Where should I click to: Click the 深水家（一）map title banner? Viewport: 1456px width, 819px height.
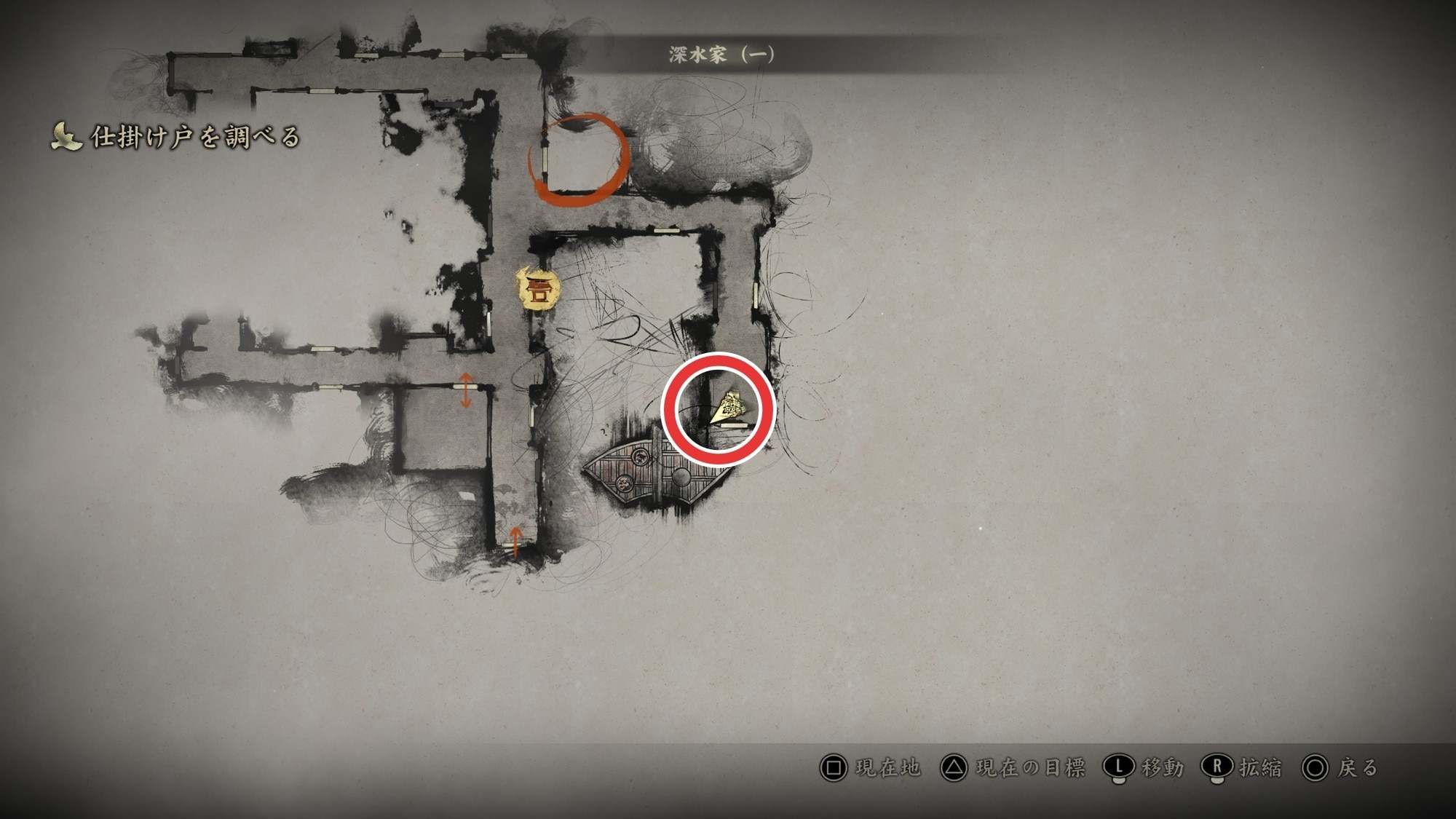[721, 55]
